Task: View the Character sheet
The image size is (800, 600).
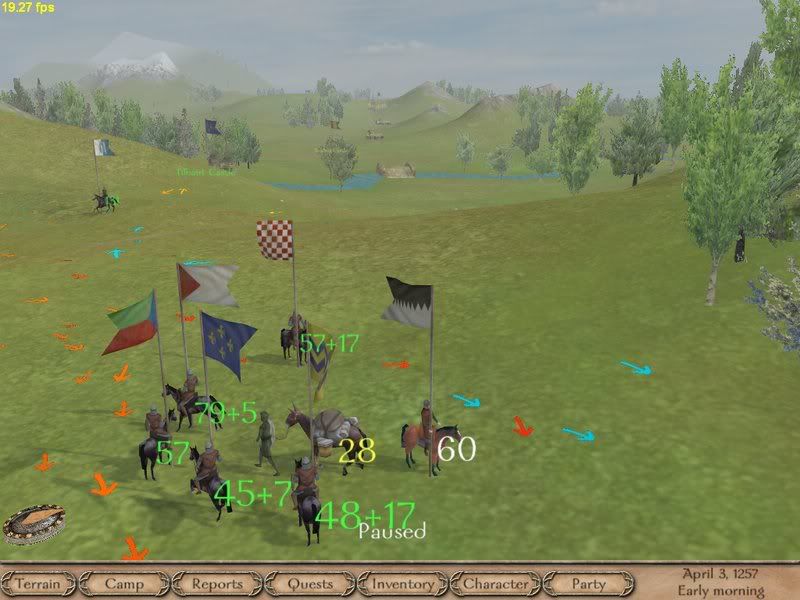Action: coord(496,584)
